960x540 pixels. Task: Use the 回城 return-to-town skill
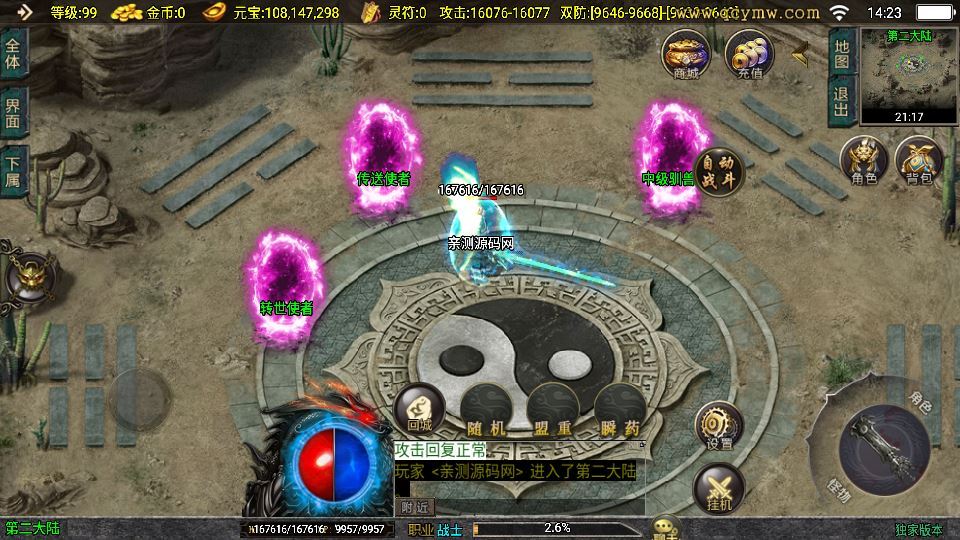click(419, 410)
